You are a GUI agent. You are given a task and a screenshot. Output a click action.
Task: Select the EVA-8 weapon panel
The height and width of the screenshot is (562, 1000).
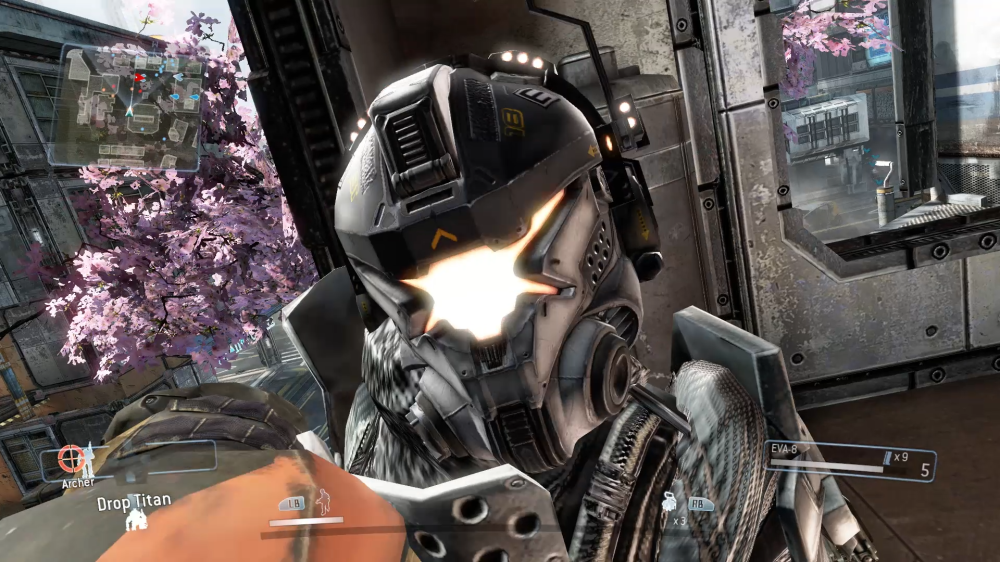coord(848,461)
